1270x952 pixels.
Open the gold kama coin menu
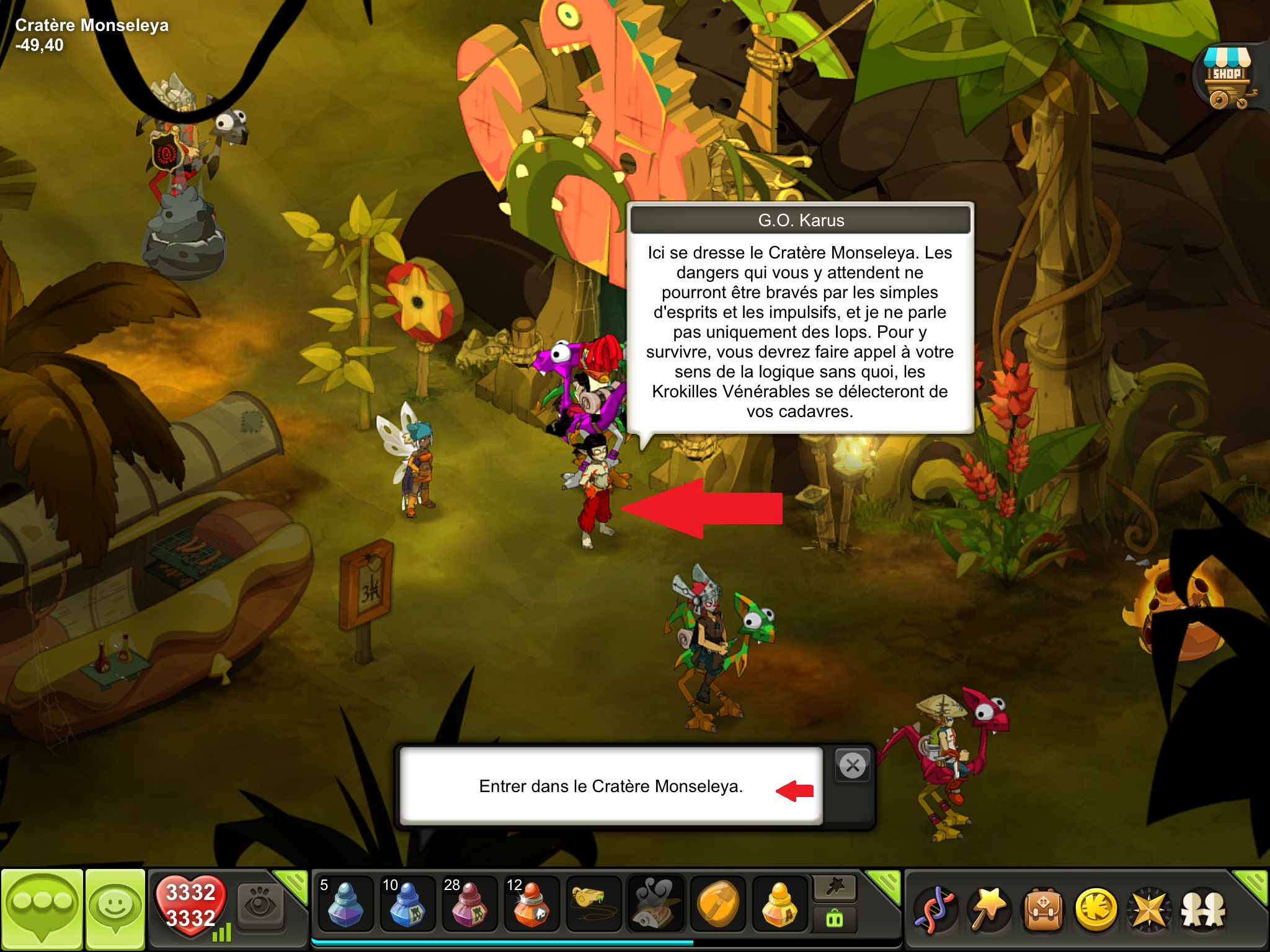pyautogui.click(x=1096, y=909)
